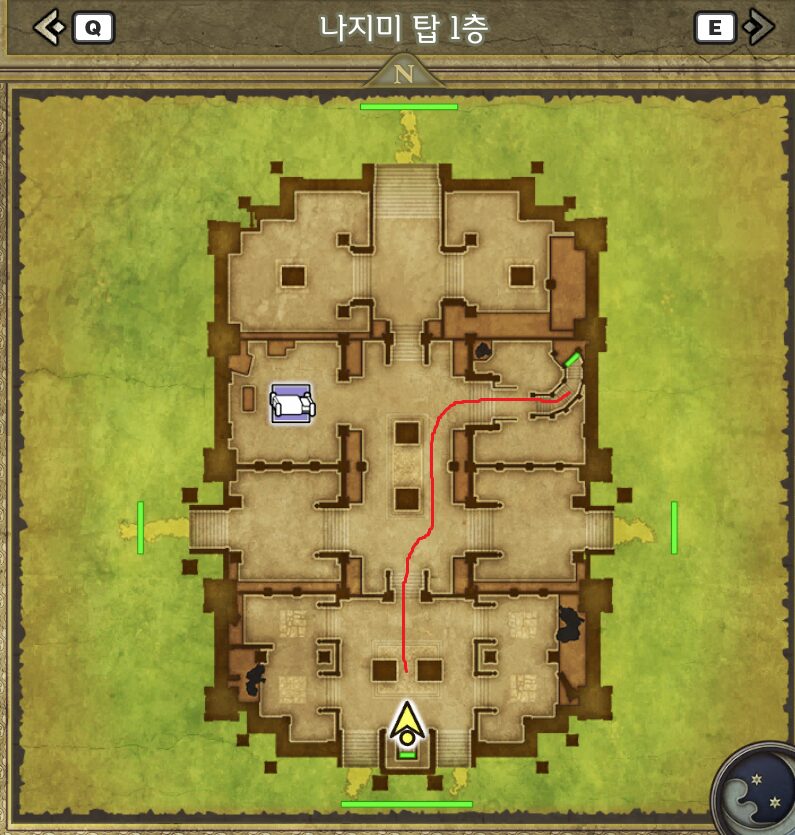Viewport: 795px width, 835px height.
Task: Go to next floor with right arrow
Action: pos(760,27)
